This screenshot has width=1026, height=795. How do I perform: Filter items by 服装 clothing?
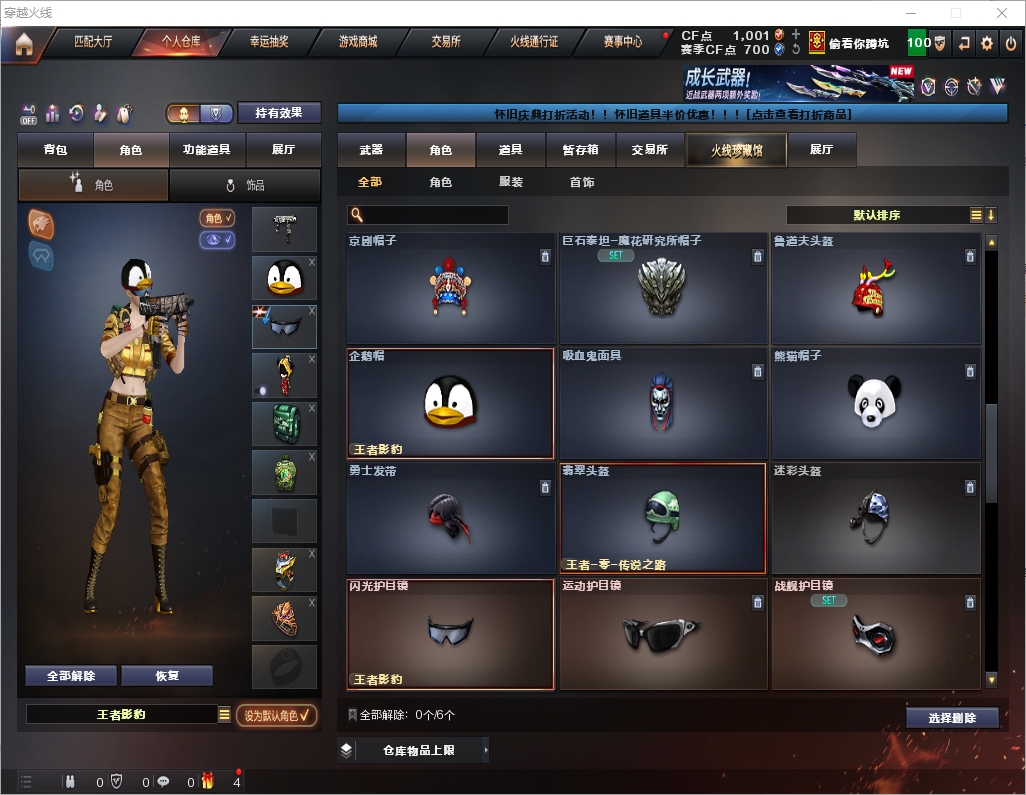511,183
